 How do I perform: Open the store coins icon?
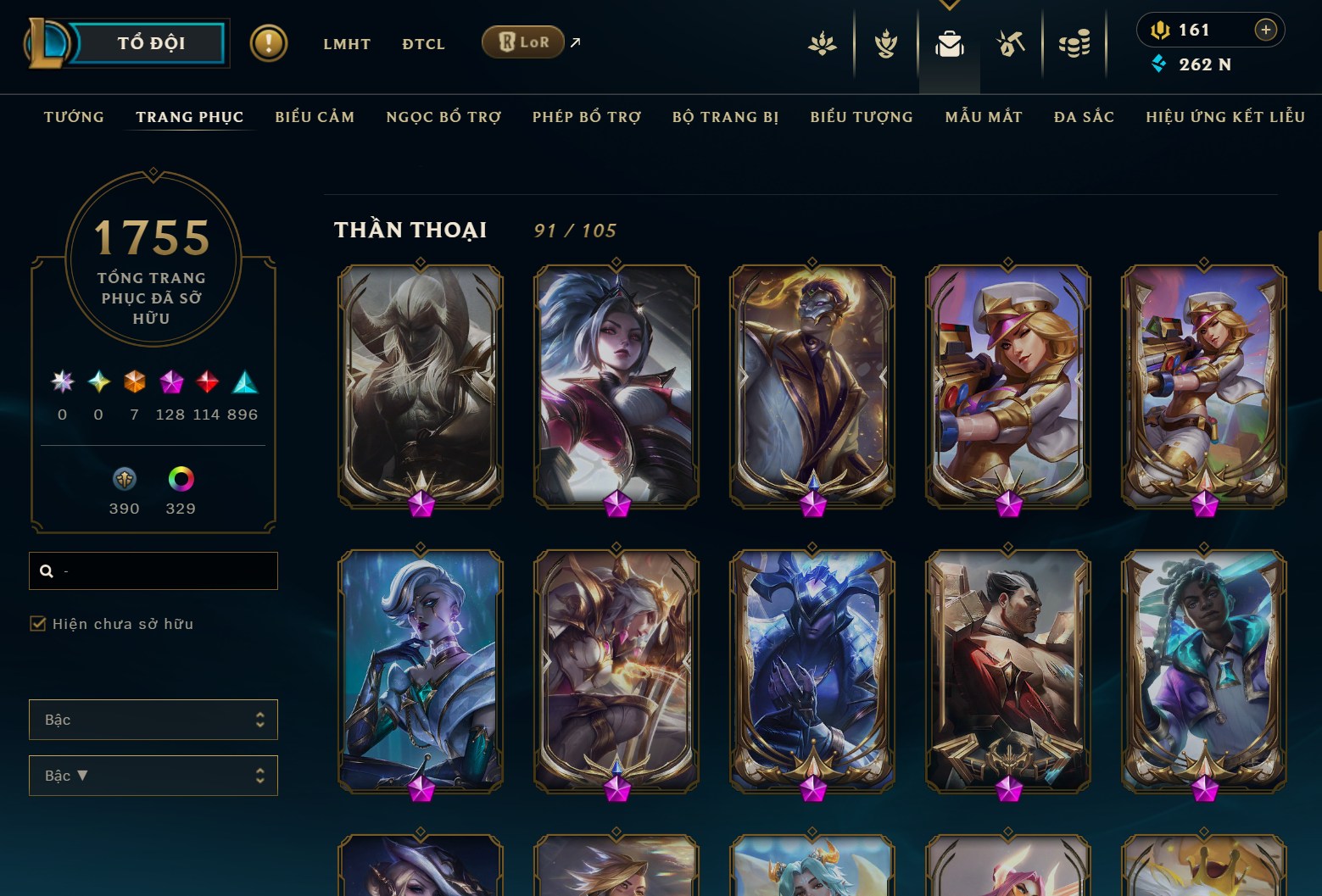(x=1074, y=45)
